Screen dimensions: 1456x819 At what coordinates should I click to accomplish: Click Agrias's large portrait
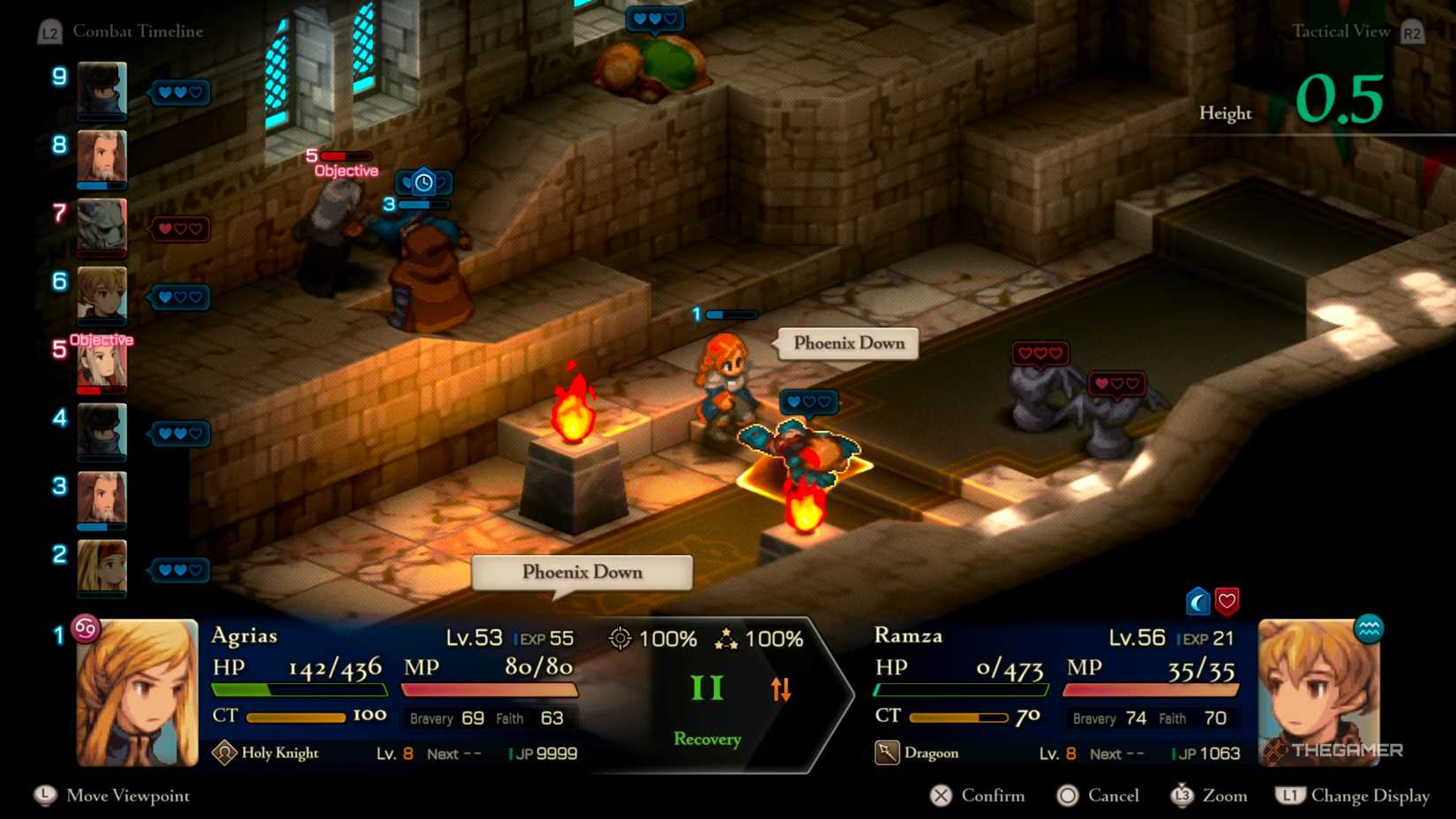(x=138, y=692)
